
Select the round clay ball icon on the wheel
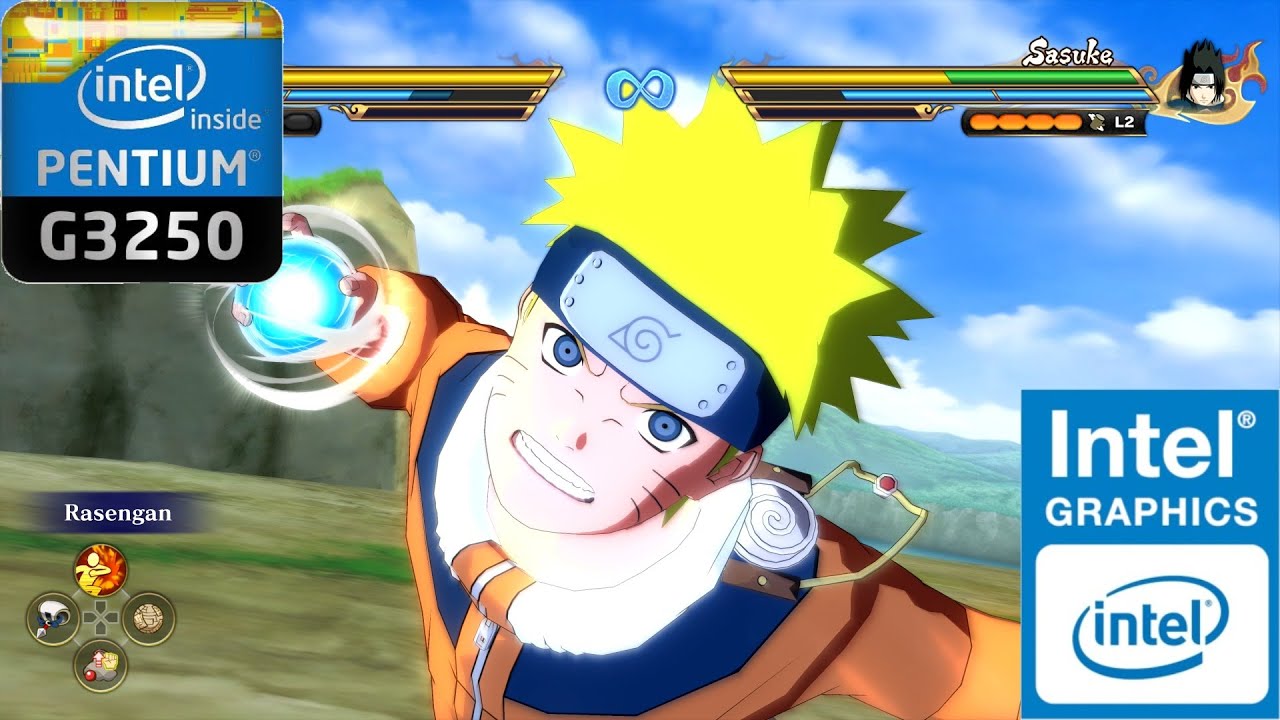coord(147,619)
